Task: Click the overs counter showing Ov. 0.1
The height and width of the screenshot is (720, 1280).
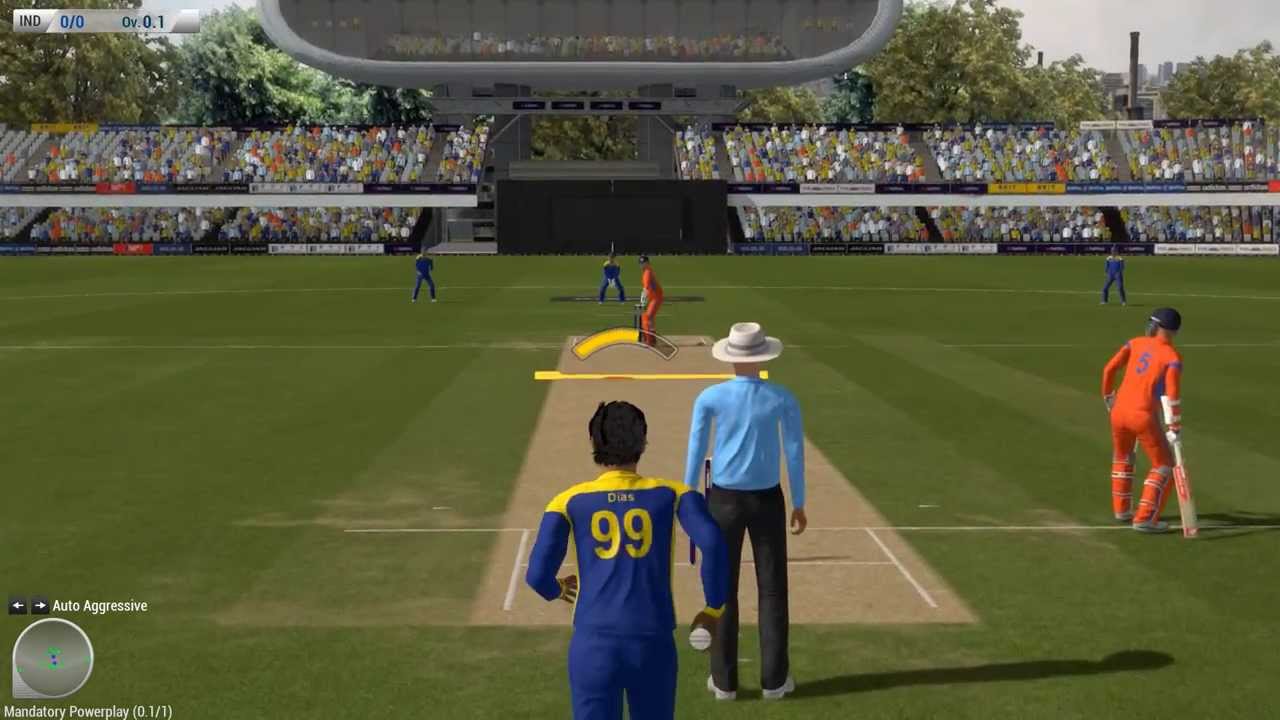Action: 141,21
